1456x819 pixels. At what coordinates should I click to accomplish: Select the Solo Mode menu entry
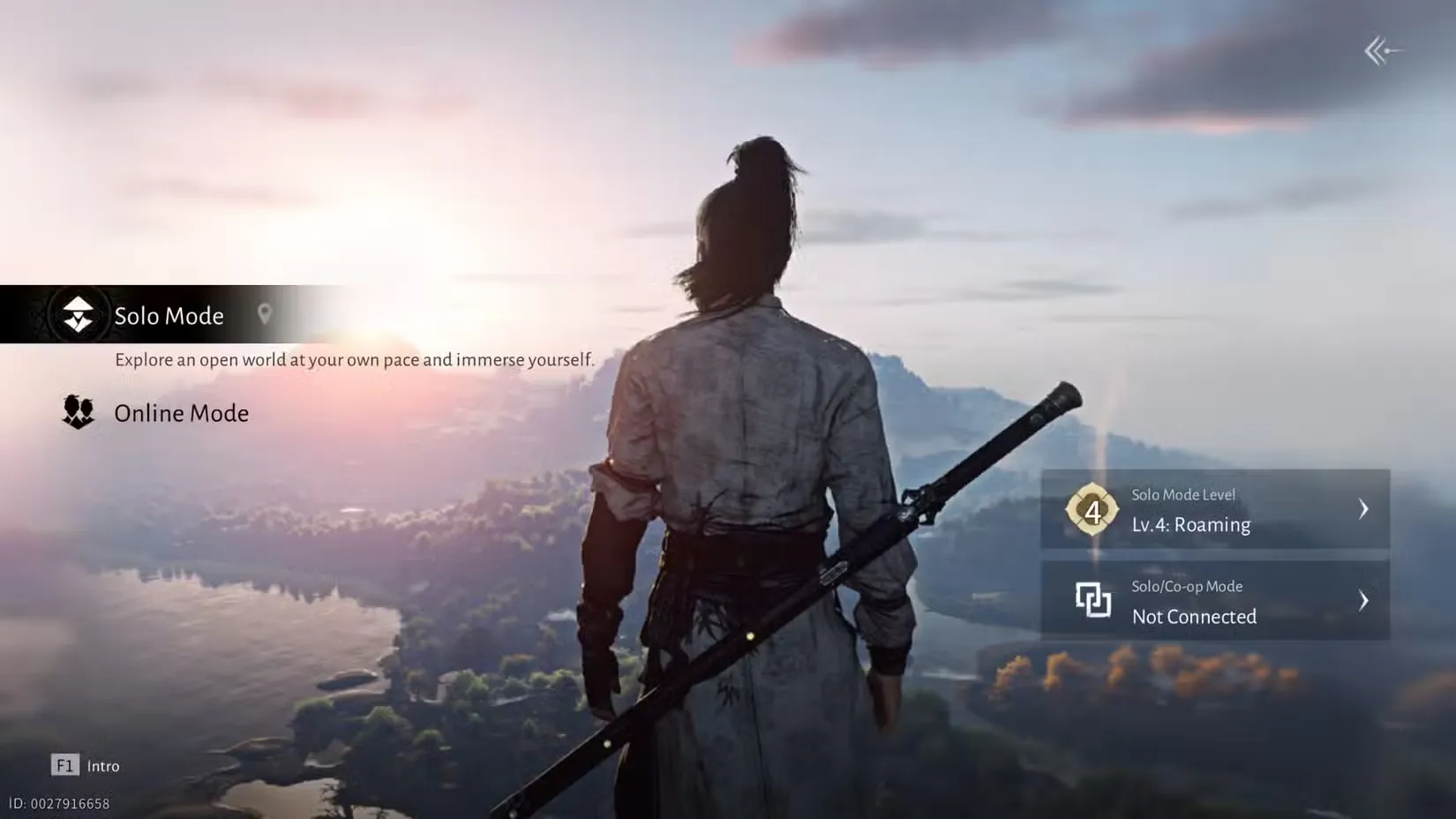point(168,315)
